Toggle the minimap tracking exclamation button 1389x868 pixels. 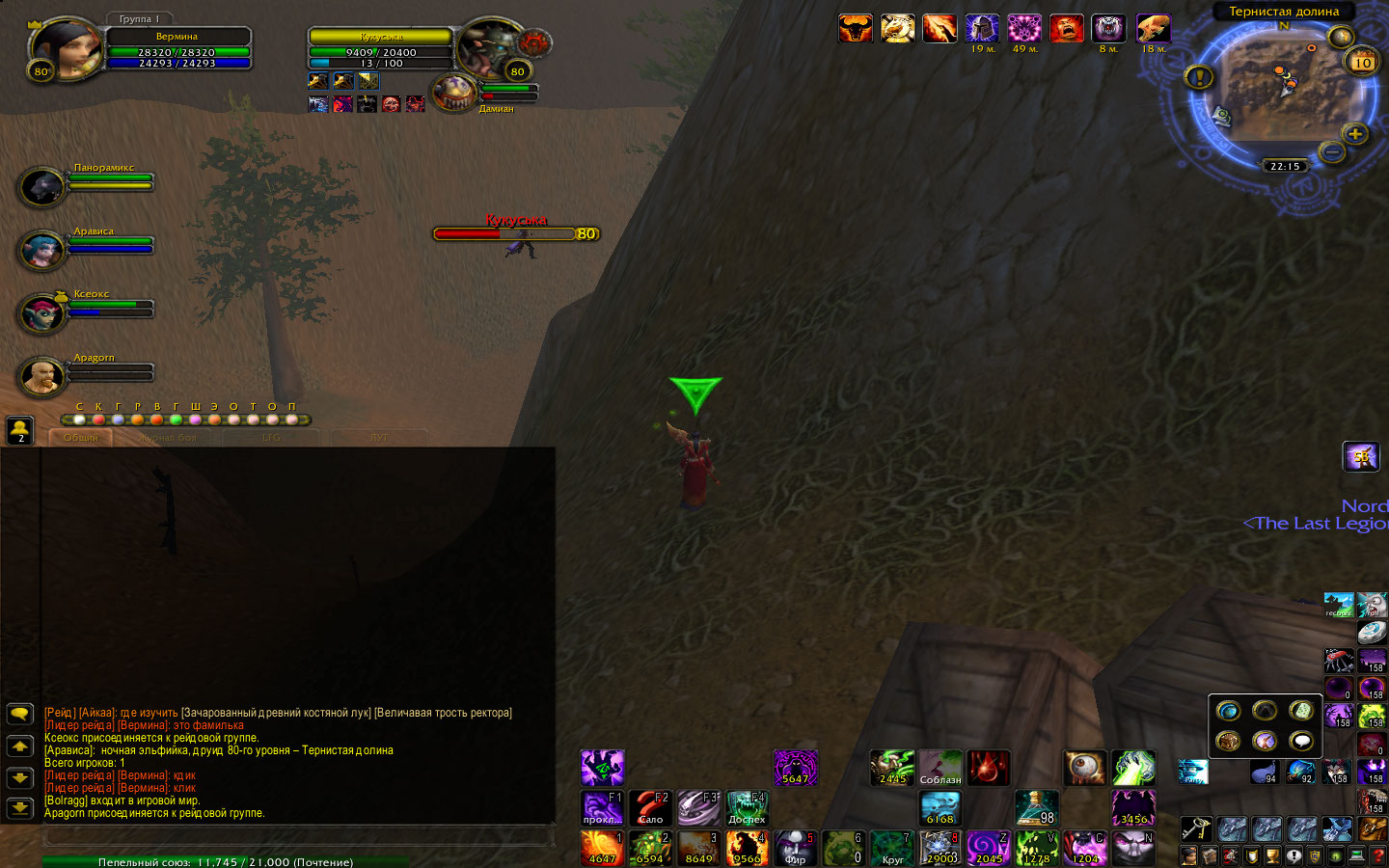click(x=1199, y=76)
